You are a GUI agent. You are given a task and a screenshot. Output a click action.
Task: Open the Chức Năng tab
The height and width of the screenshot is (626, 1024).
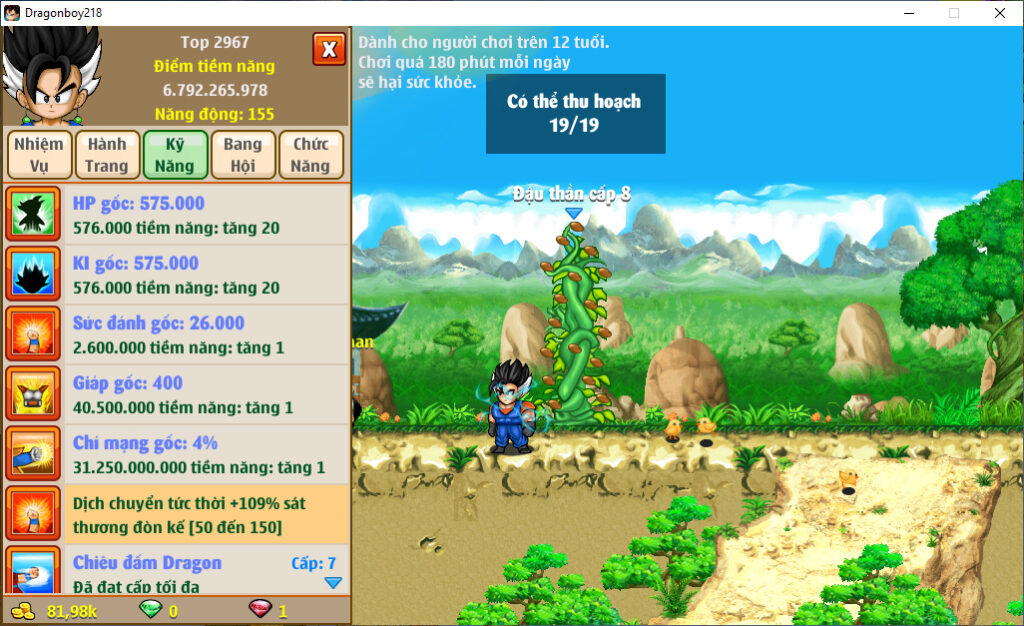point(311,155)
